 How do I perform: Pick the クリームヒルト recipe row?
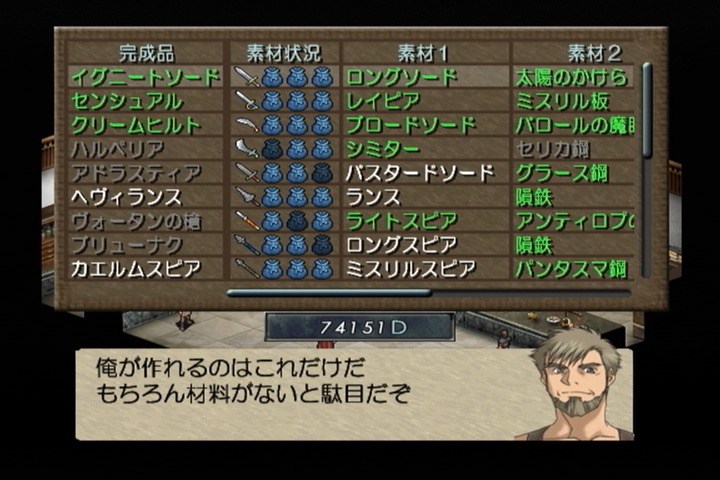pos(134,125)
